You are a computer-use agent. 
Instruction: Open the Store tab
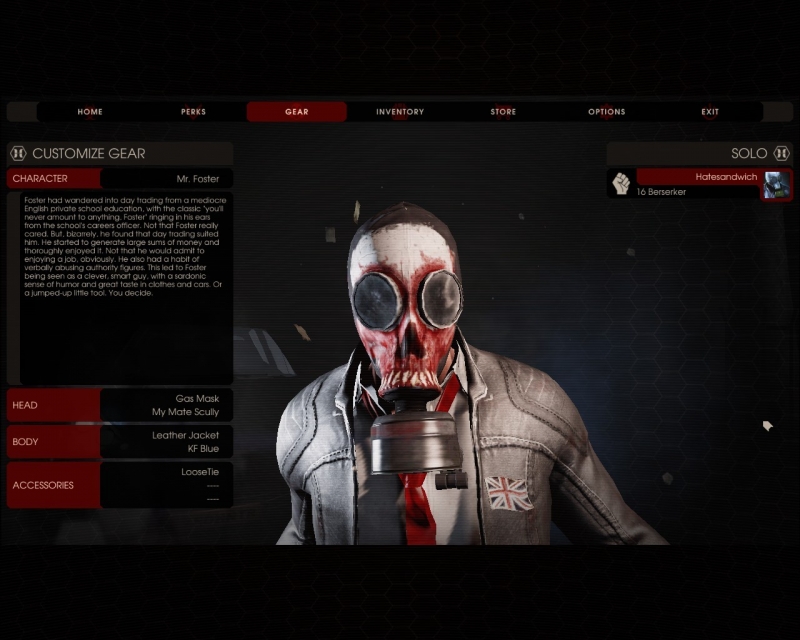503,112
